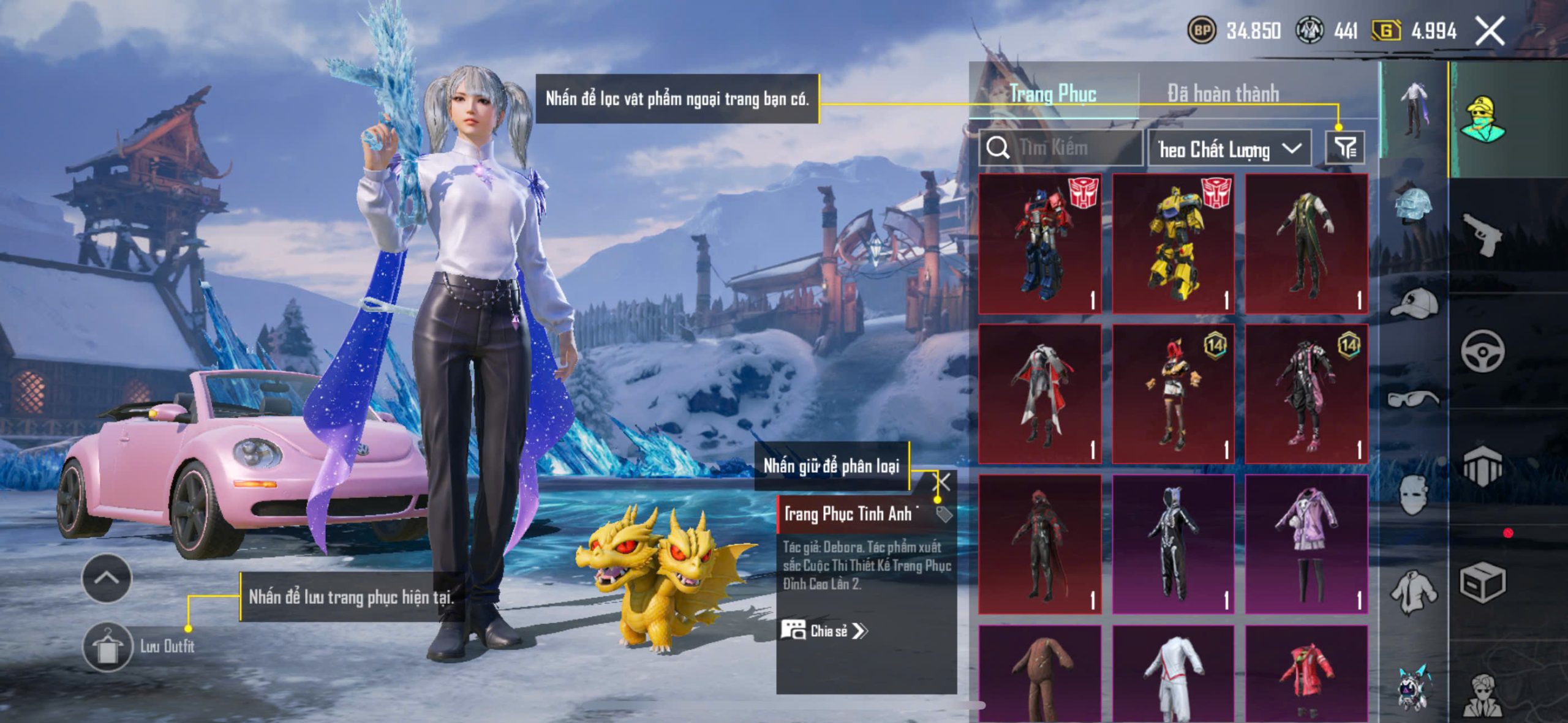
Task: Select the pink hoodie outfit tile
Action: point(1306,544)
